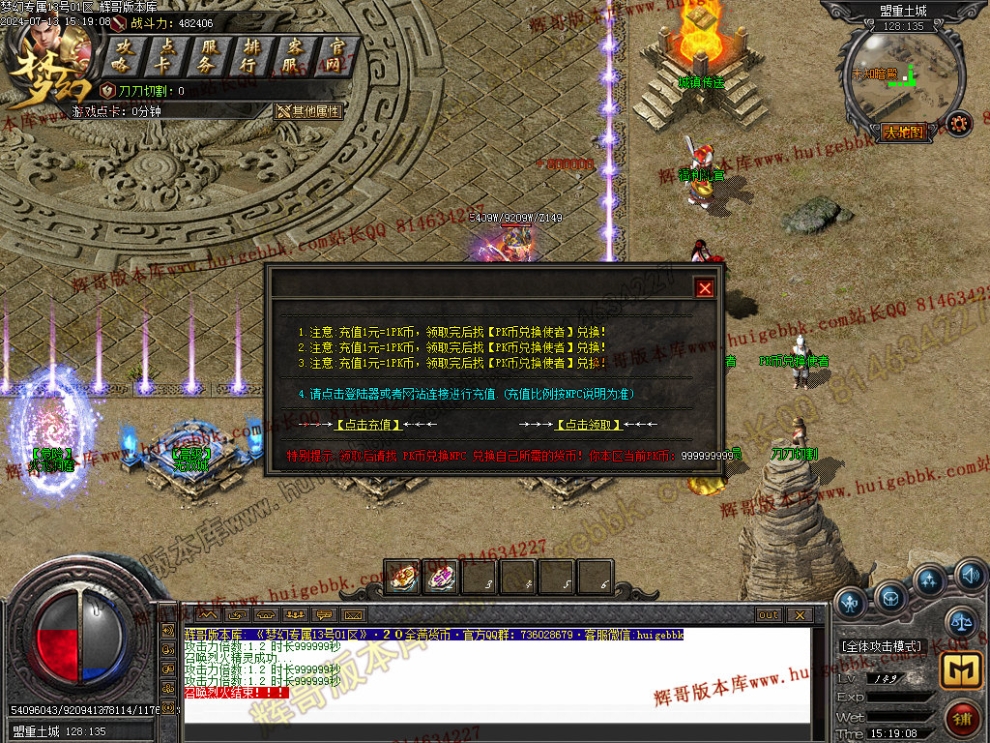Close the recharge dialog with the red X
This screenshot has width=990, height=743.
pyautogui.click(x=705, y=288)
